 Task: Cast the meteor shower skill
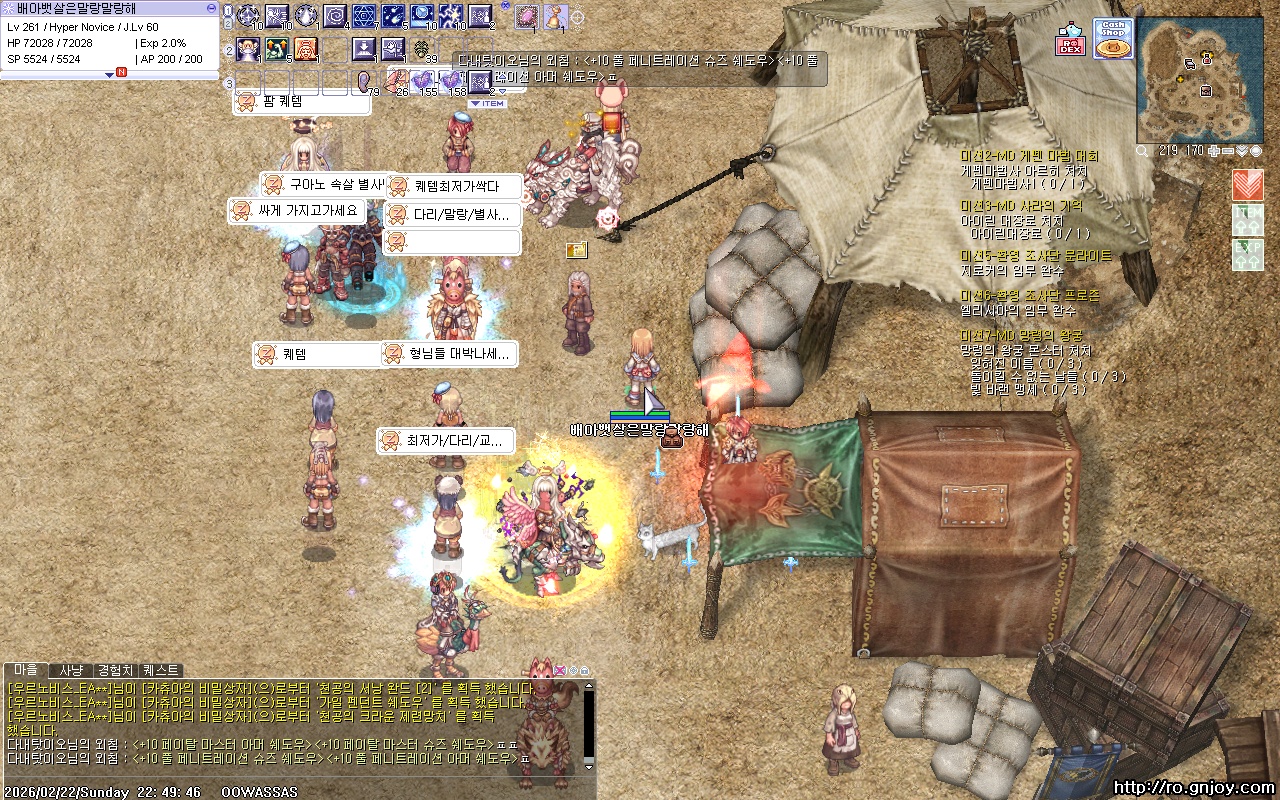(x=393, y=16)
